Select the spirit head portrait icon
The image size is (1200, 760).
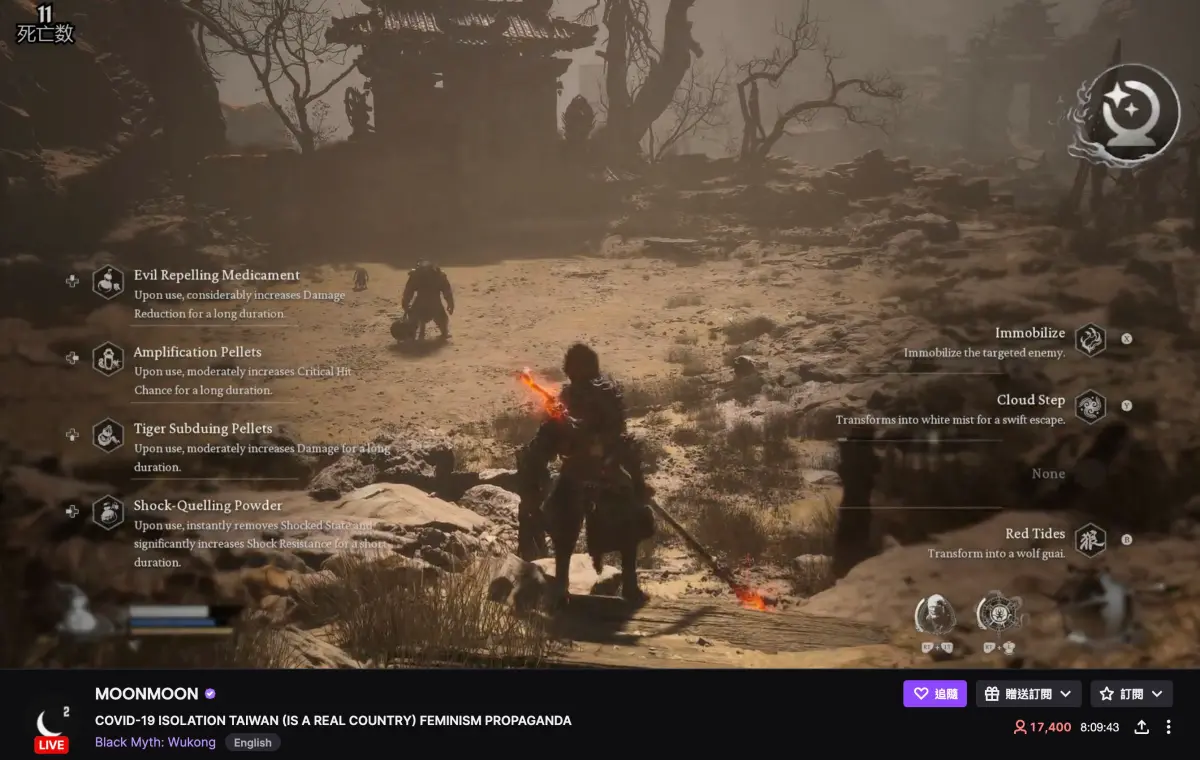click(x=935, y=613)
